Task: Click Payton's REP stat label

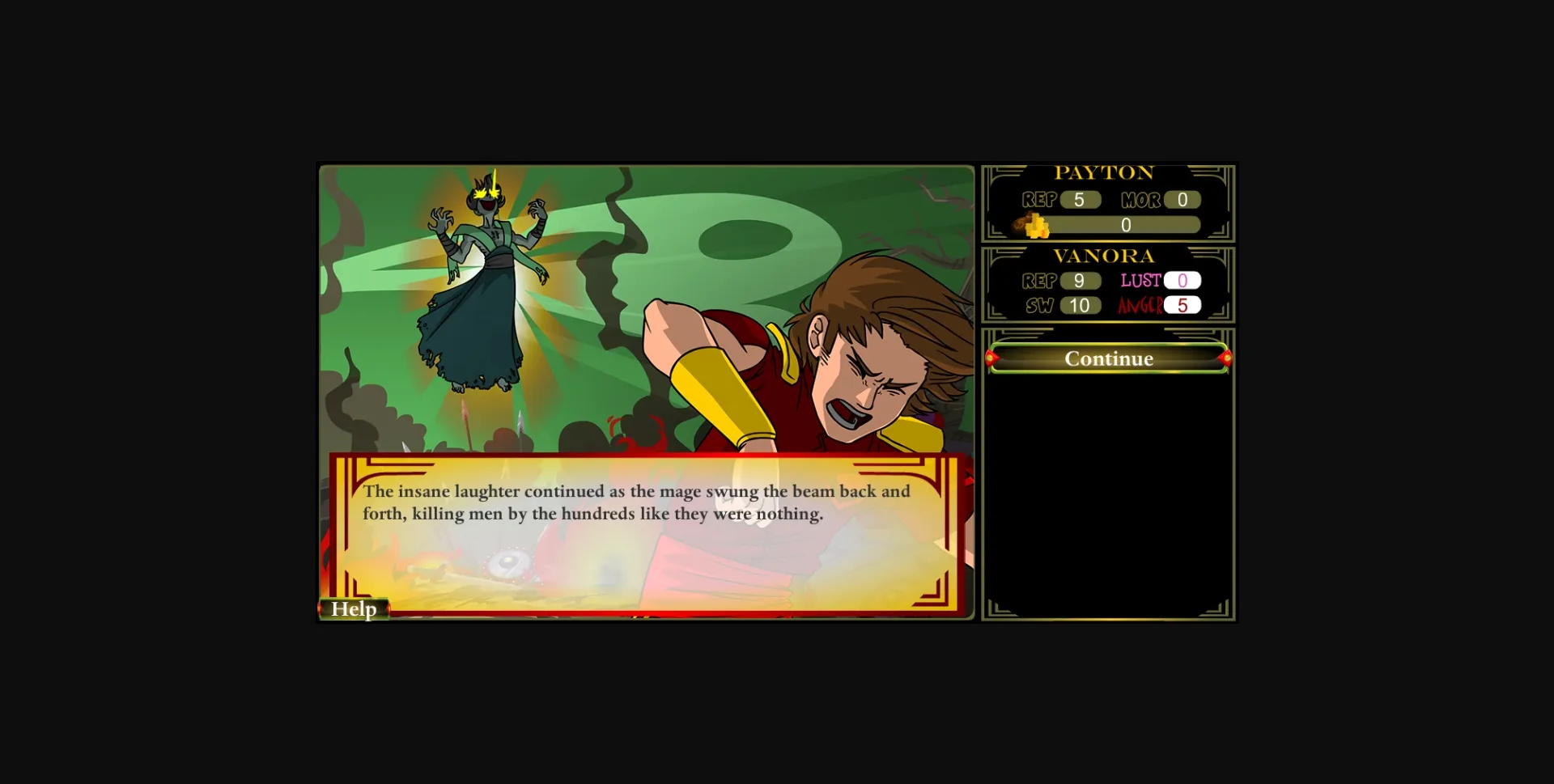Action: (1041, 200)
